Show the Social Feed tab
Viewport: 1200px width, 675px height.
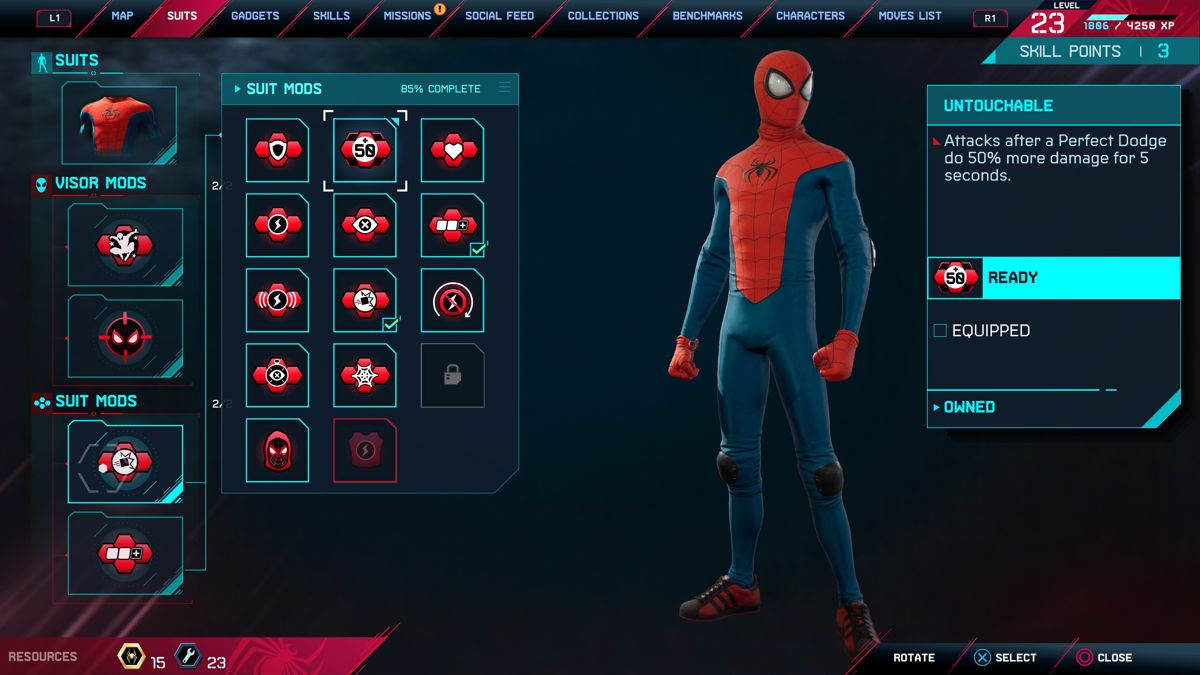(x=499, y=16)
